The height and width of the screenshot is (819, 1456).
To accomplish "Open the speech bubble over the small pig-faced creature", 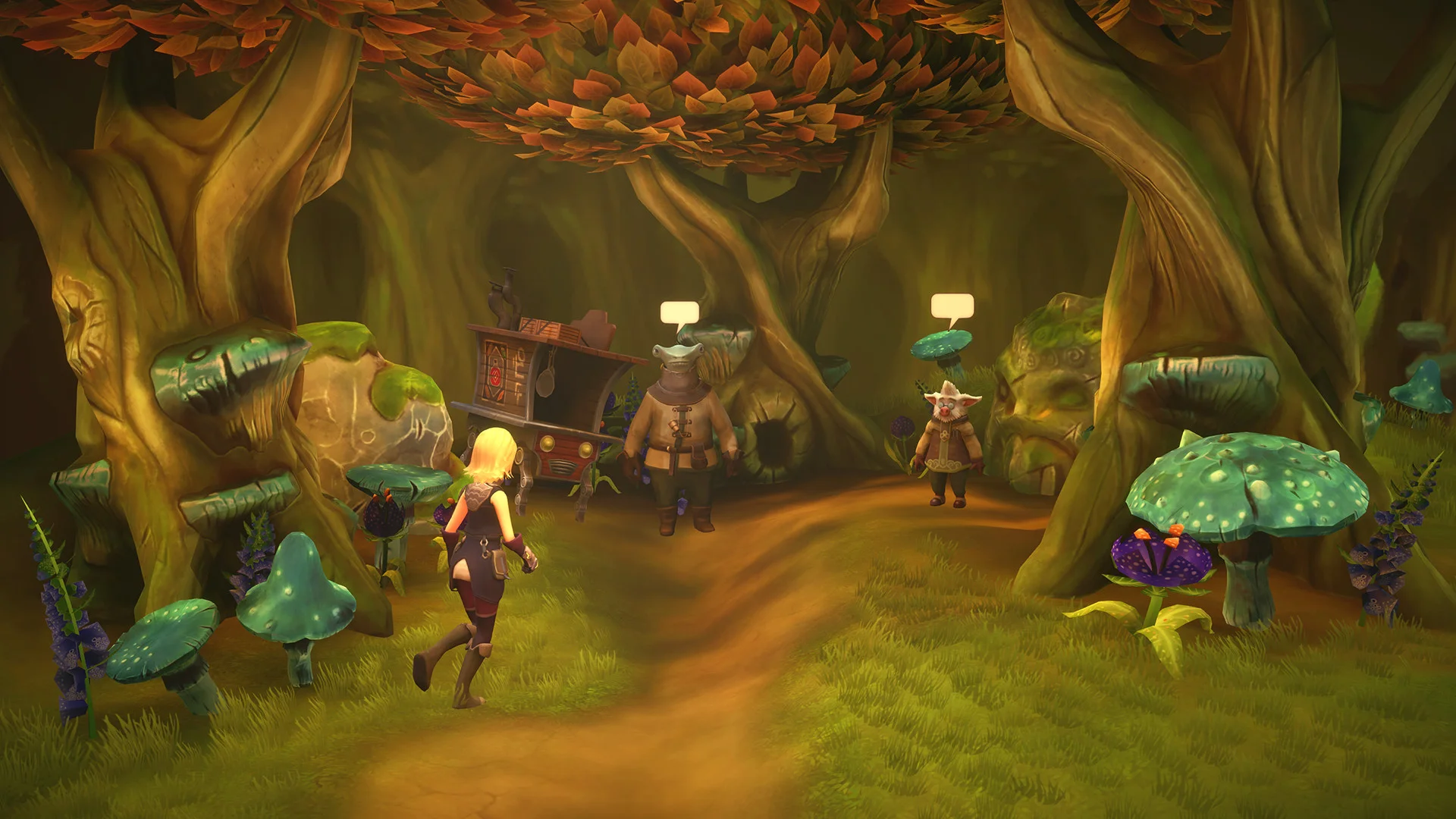I will point(951,307).
